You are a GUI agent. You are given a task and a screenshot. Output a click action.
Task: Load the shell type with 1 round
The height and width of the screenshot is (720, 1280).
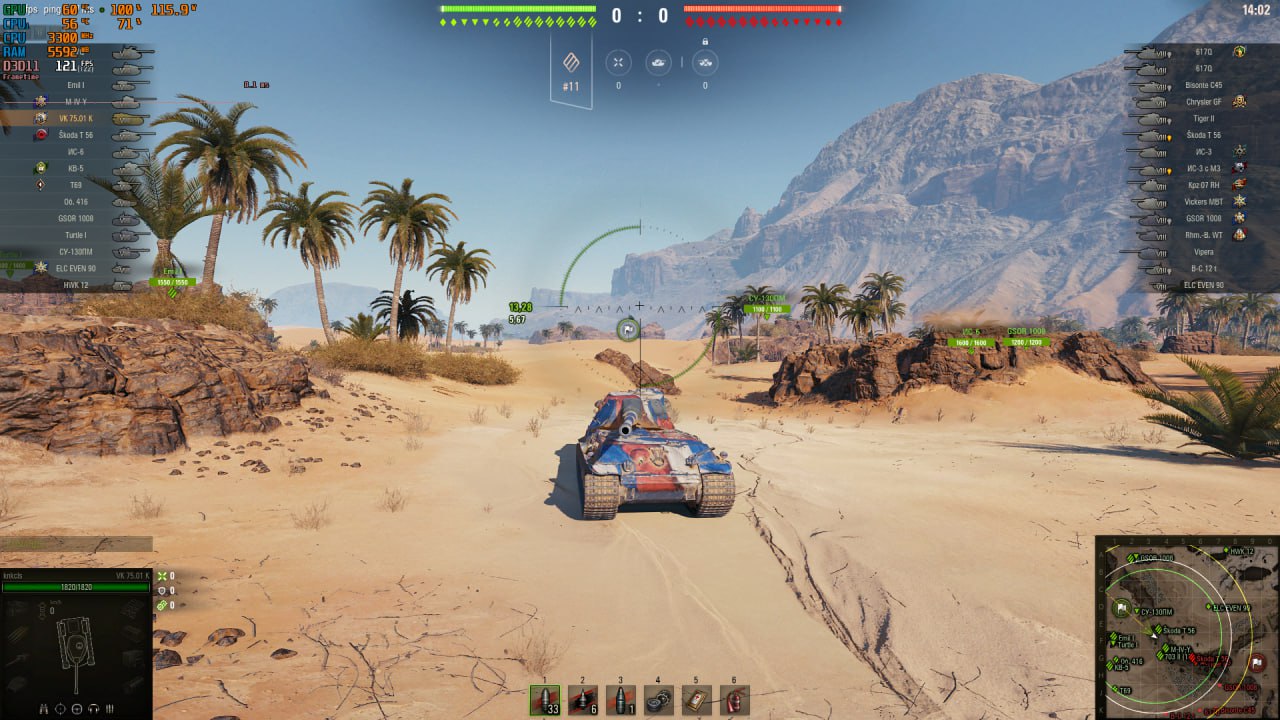point(621,700)
